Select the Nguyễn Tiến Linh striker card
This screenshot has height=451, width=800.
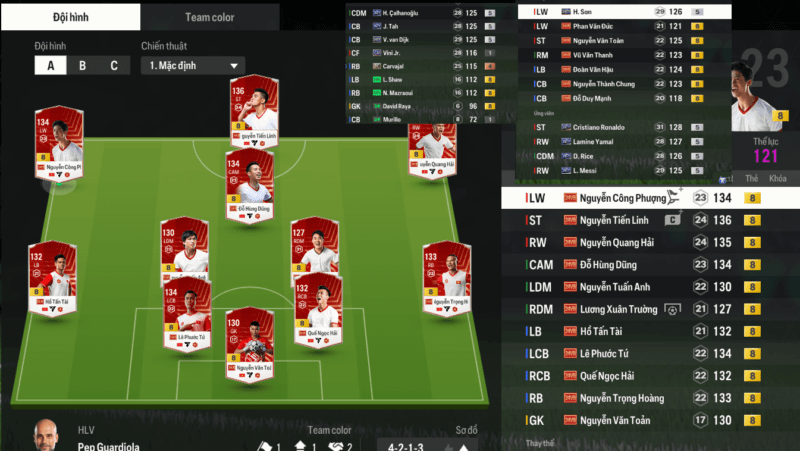pos(250,115)
